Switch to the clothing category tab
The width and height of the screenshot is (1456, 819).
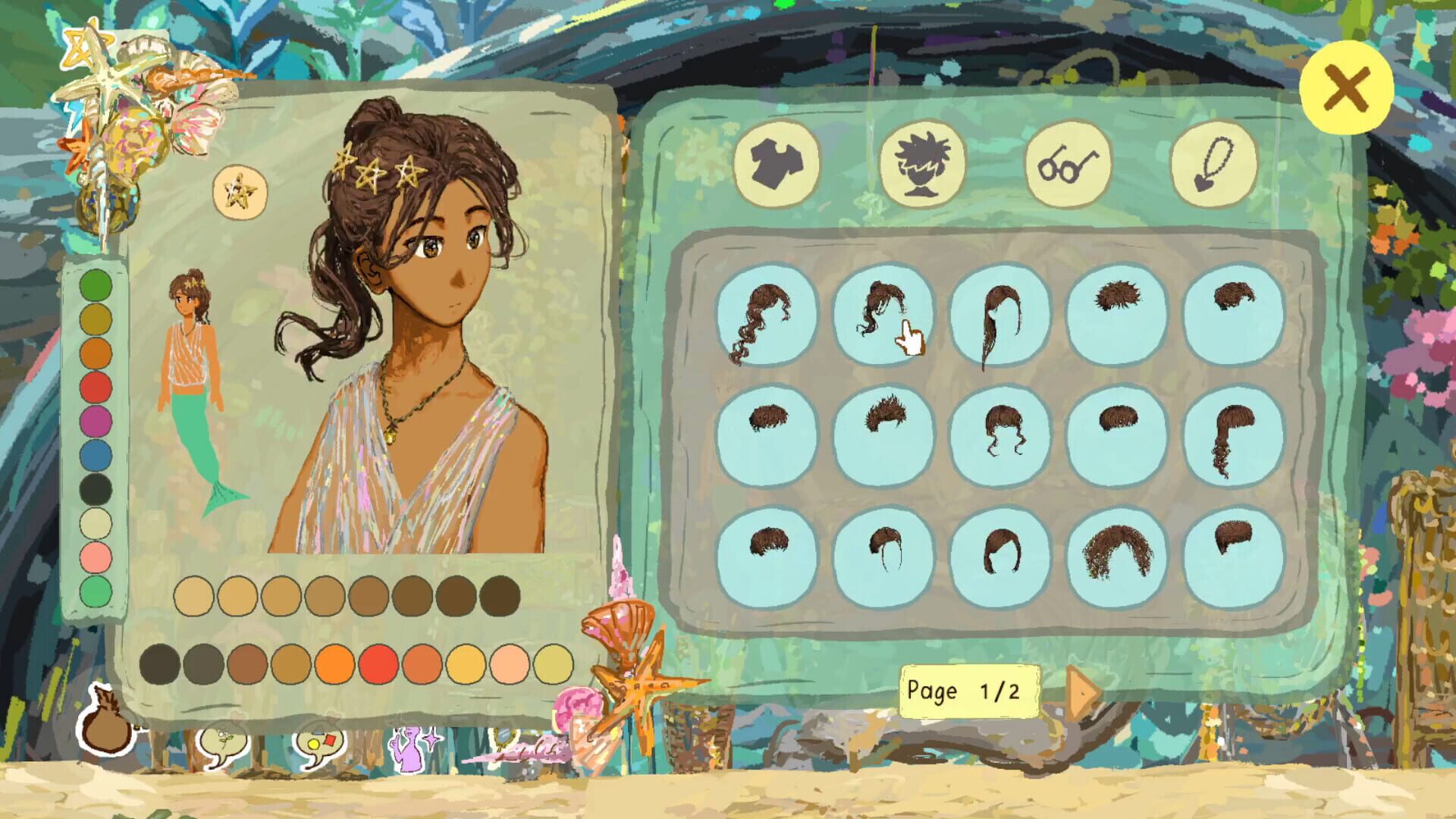(x=775, y=163)
